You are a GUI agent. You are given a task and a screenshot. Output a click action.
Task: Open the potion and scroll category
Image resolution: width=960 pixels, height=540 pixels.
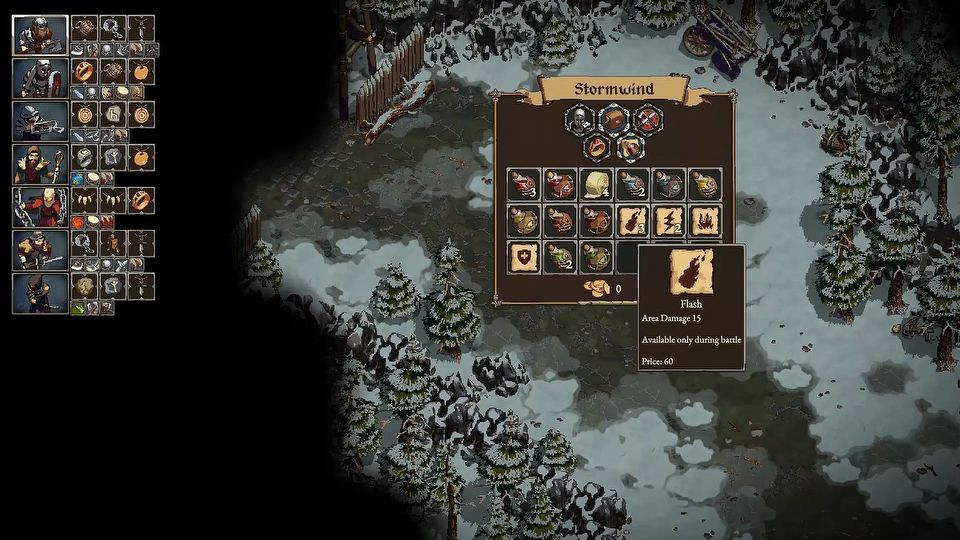(630, 148)
